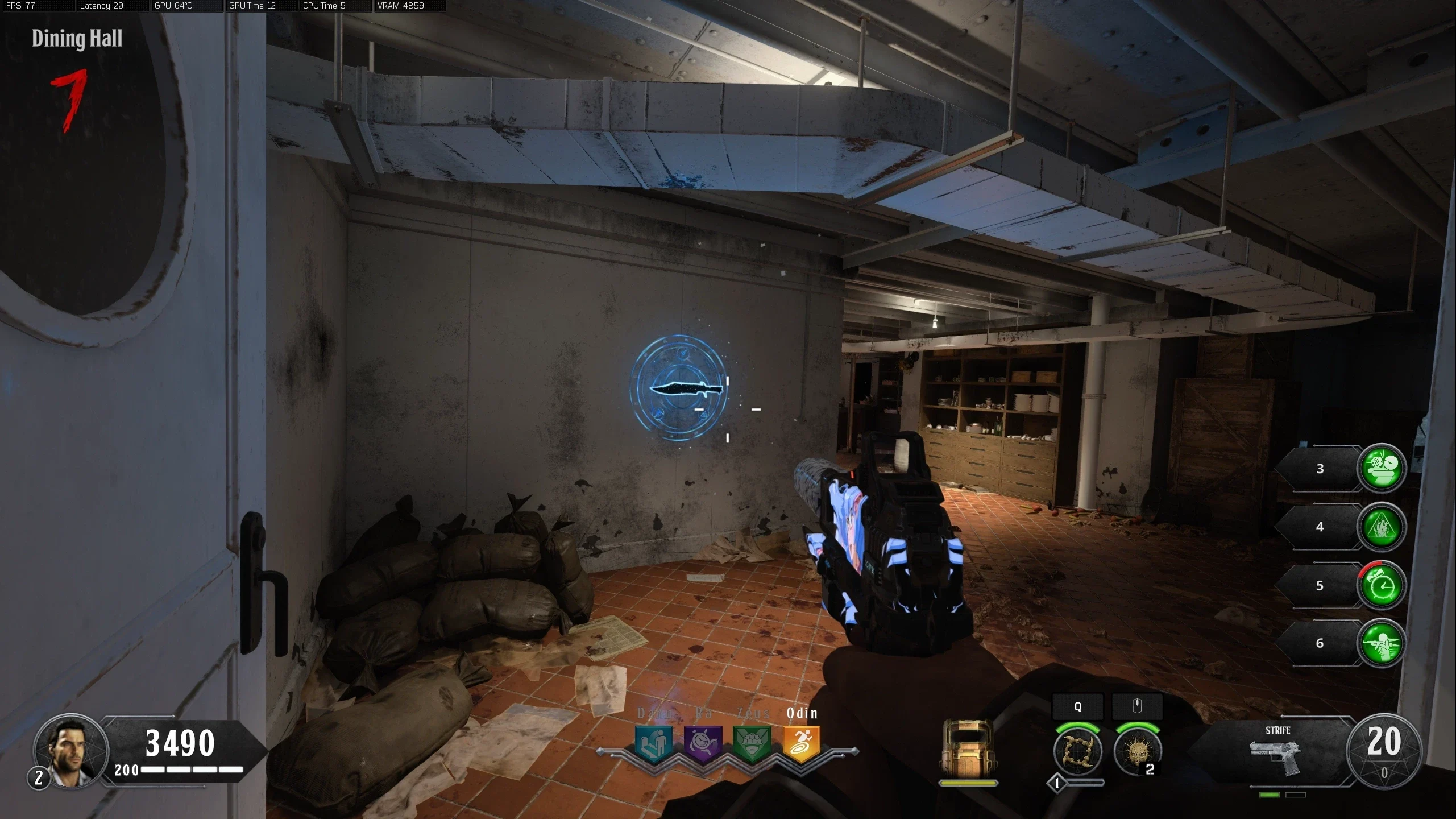Screen dimensions: 1456x819
Task: Use the zombie-hand warning-triangle elixir
Action: click(x=1382, y=527)
